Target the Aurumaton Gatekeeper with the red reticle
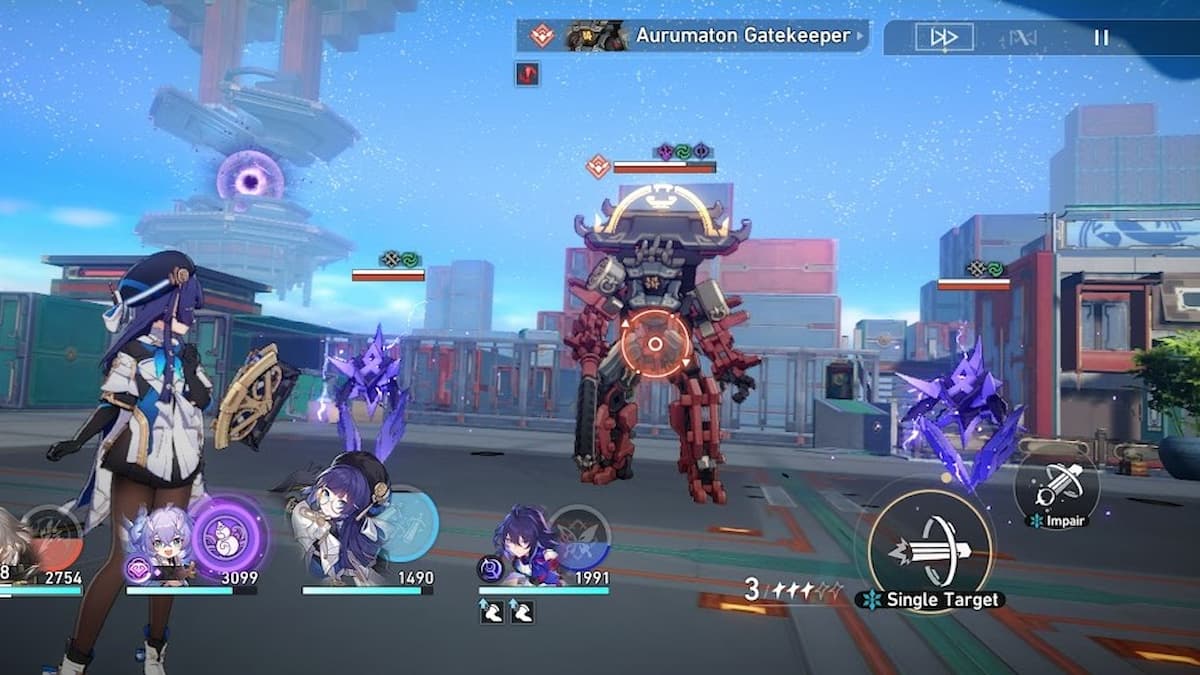 coord(655,344)
